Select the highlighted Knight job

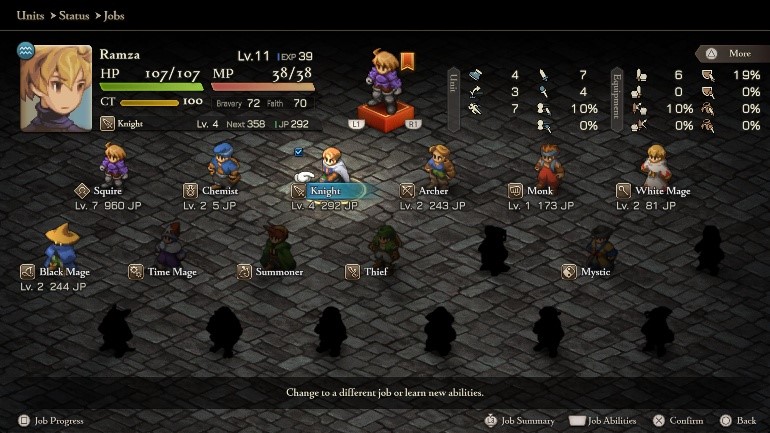pos(326,190)
